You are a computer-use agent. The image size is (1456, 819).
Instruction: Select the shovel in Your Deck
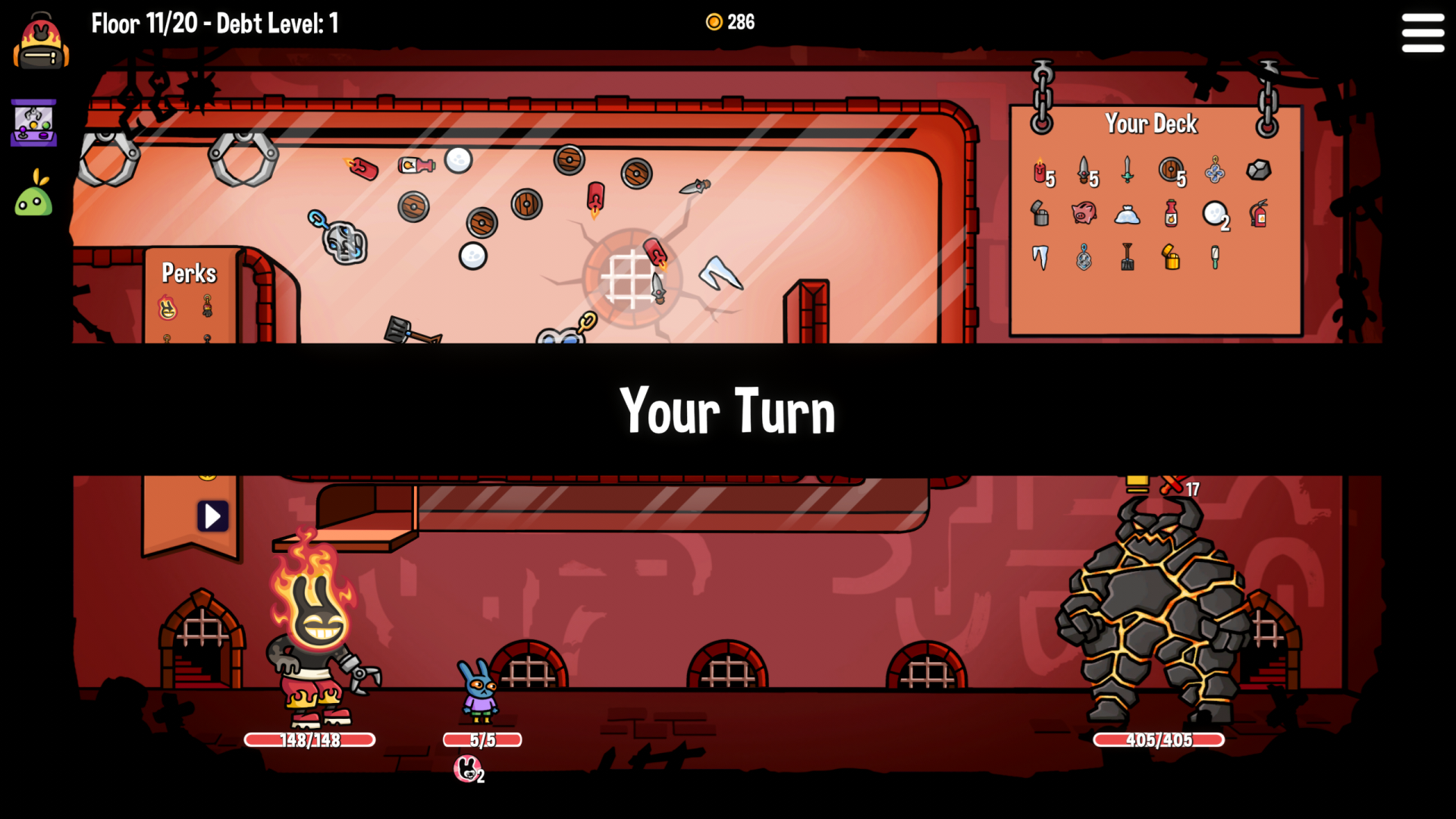pos(1128,258)
